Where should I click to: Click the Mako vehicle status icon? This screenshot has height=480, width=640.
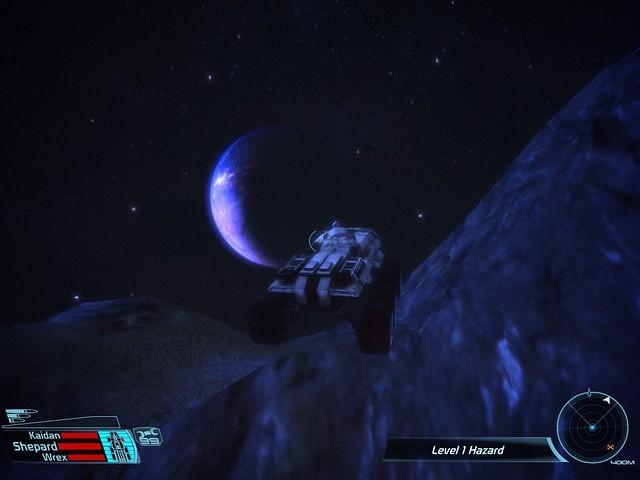click(122, 445)
